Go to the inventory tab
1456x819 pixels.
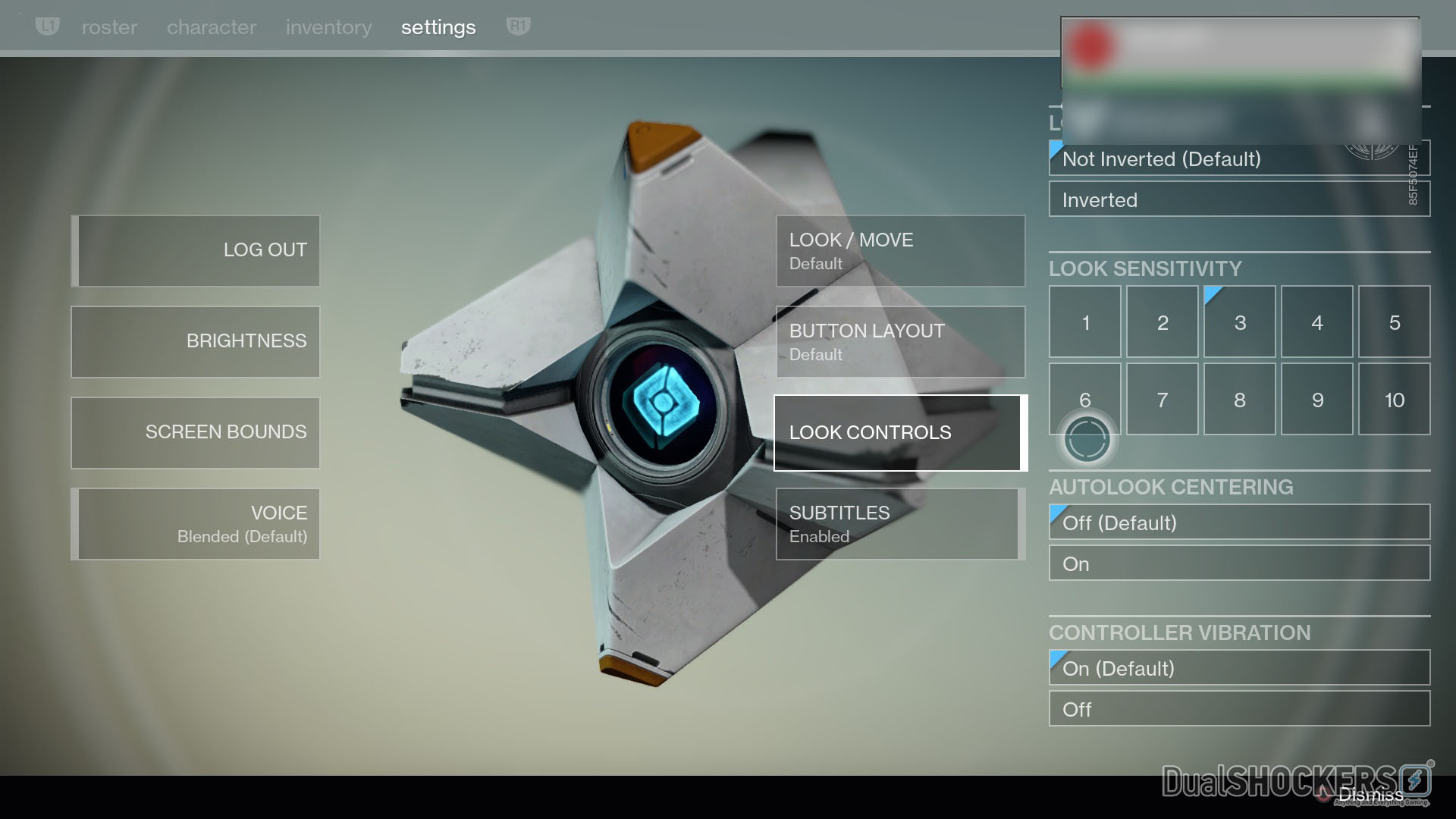point(328,27)
